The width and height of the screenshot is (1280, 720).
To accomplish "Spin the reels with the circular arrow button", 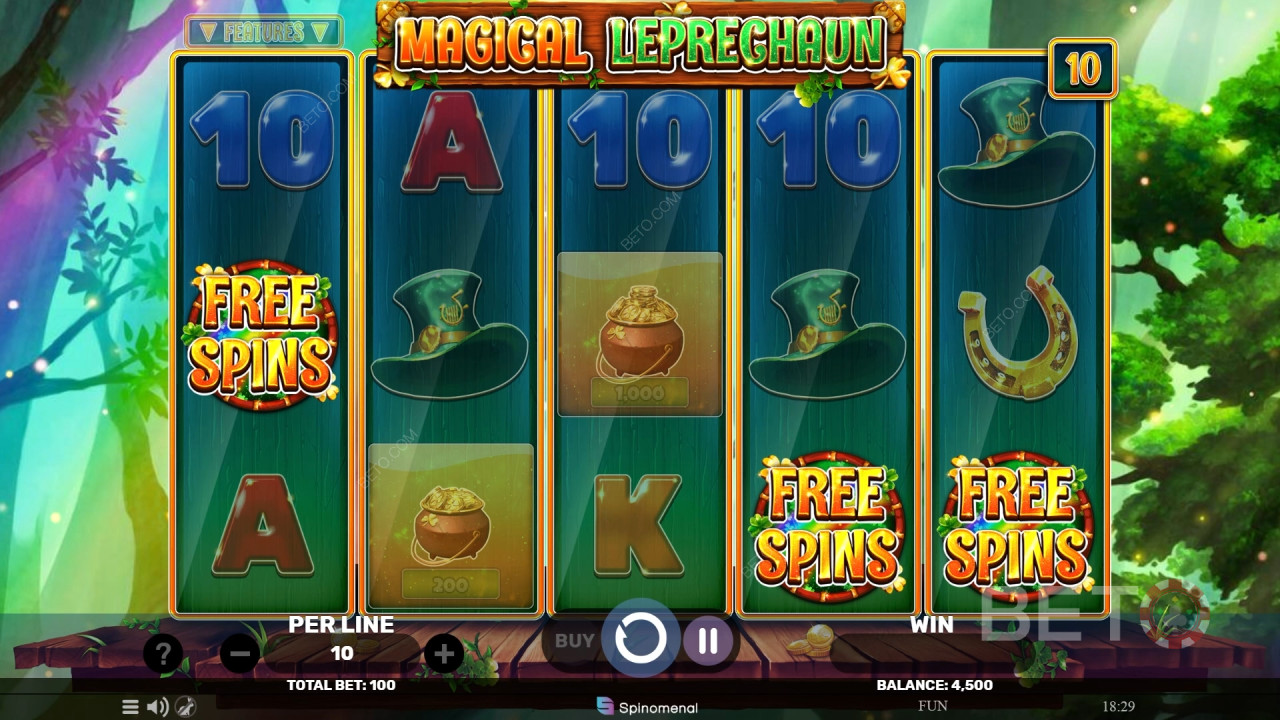I will pyautogui.click(x=640, y=639).
